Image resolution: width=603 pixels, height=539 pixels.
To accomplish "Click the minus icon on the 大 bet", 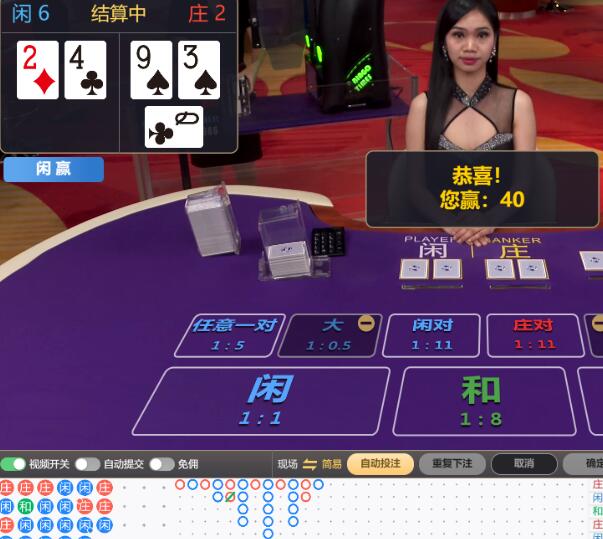I will pyautogui.click(x=366, y=323).
